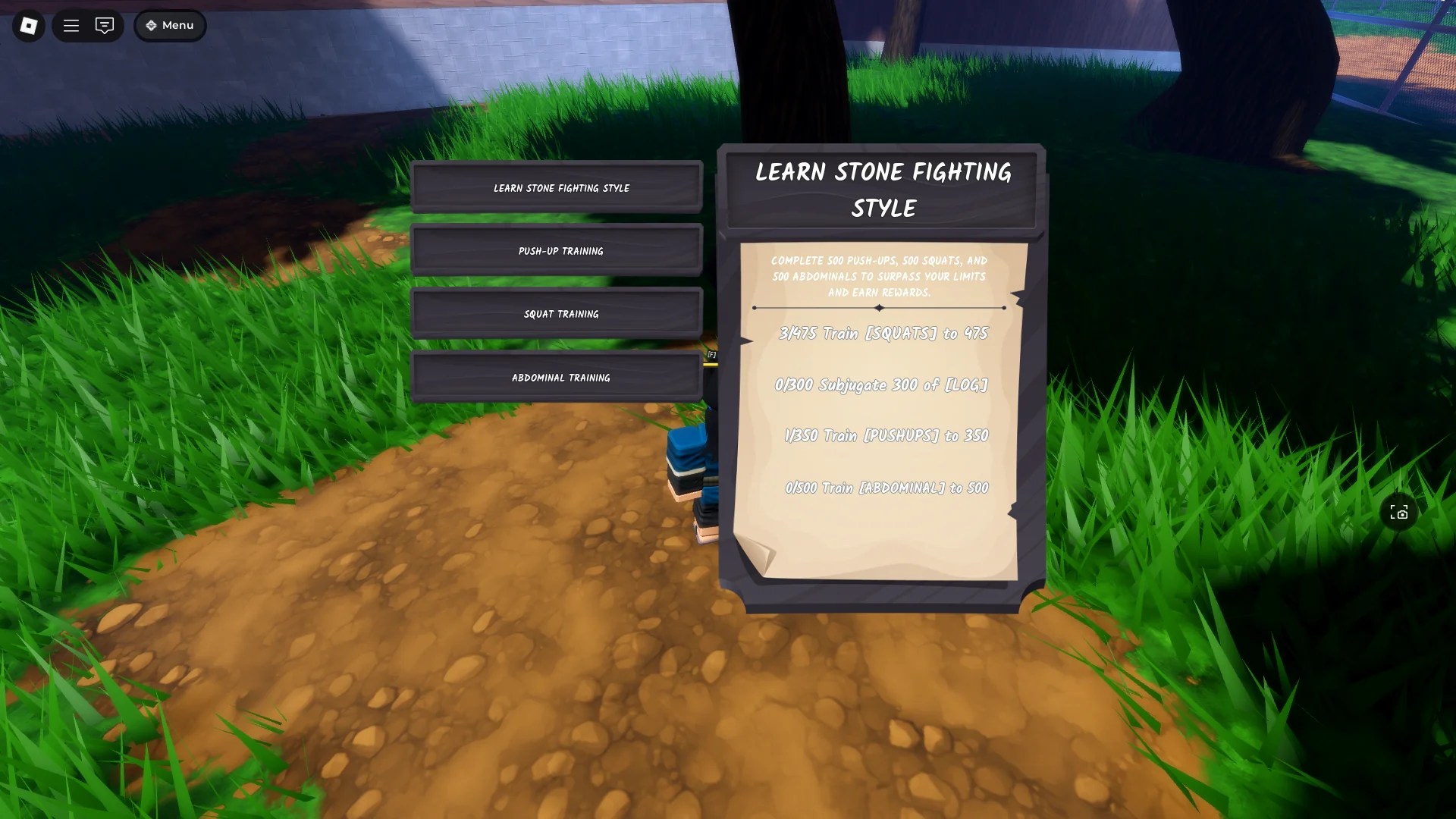Select the Train [SQUATS] to 475 objective
The width and height of the screenshot is (1456, 819).
(x=882, y=332)
